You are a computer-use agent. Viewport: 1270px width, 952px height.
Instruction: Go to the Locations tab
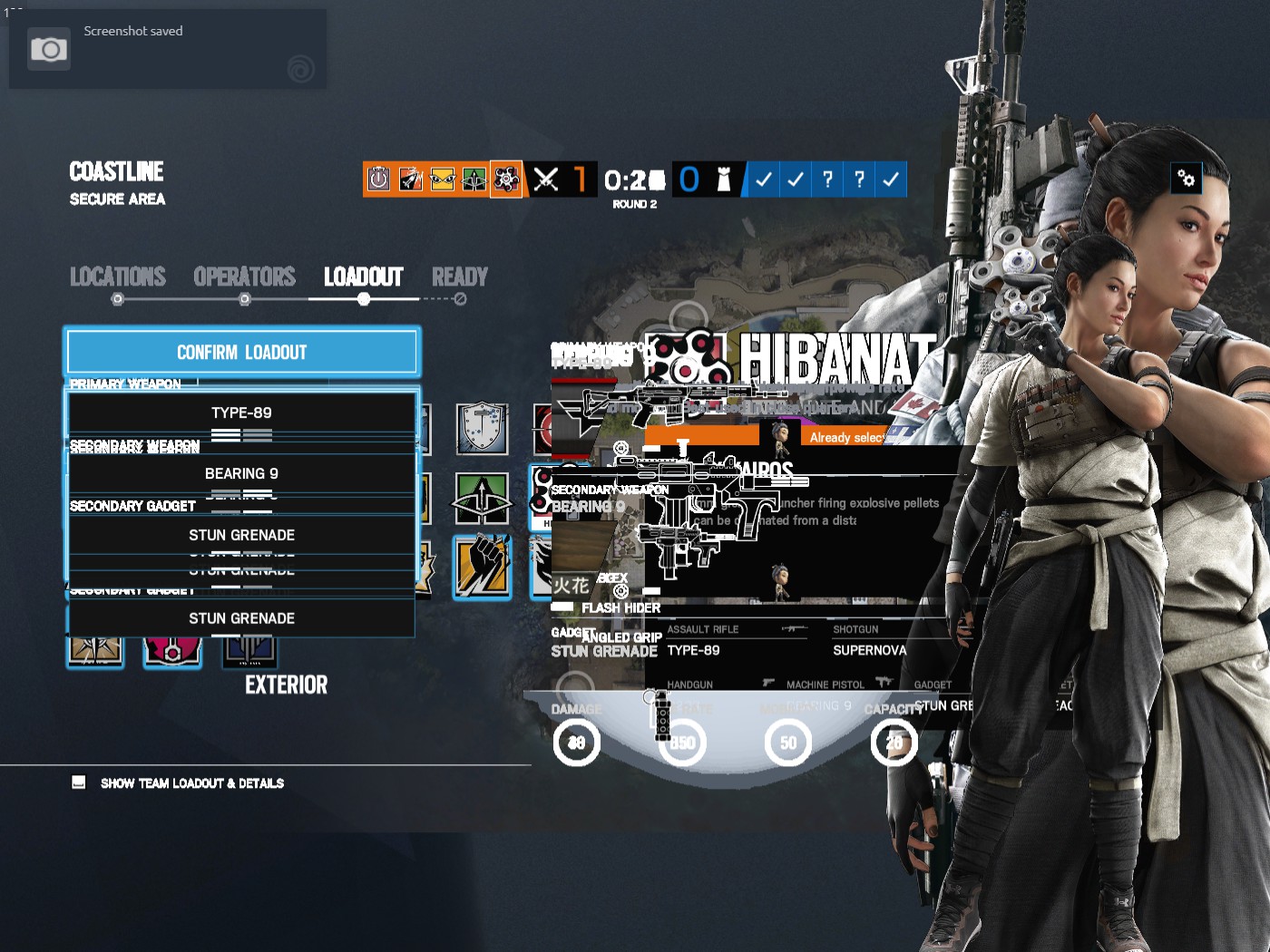coord(118,277)
